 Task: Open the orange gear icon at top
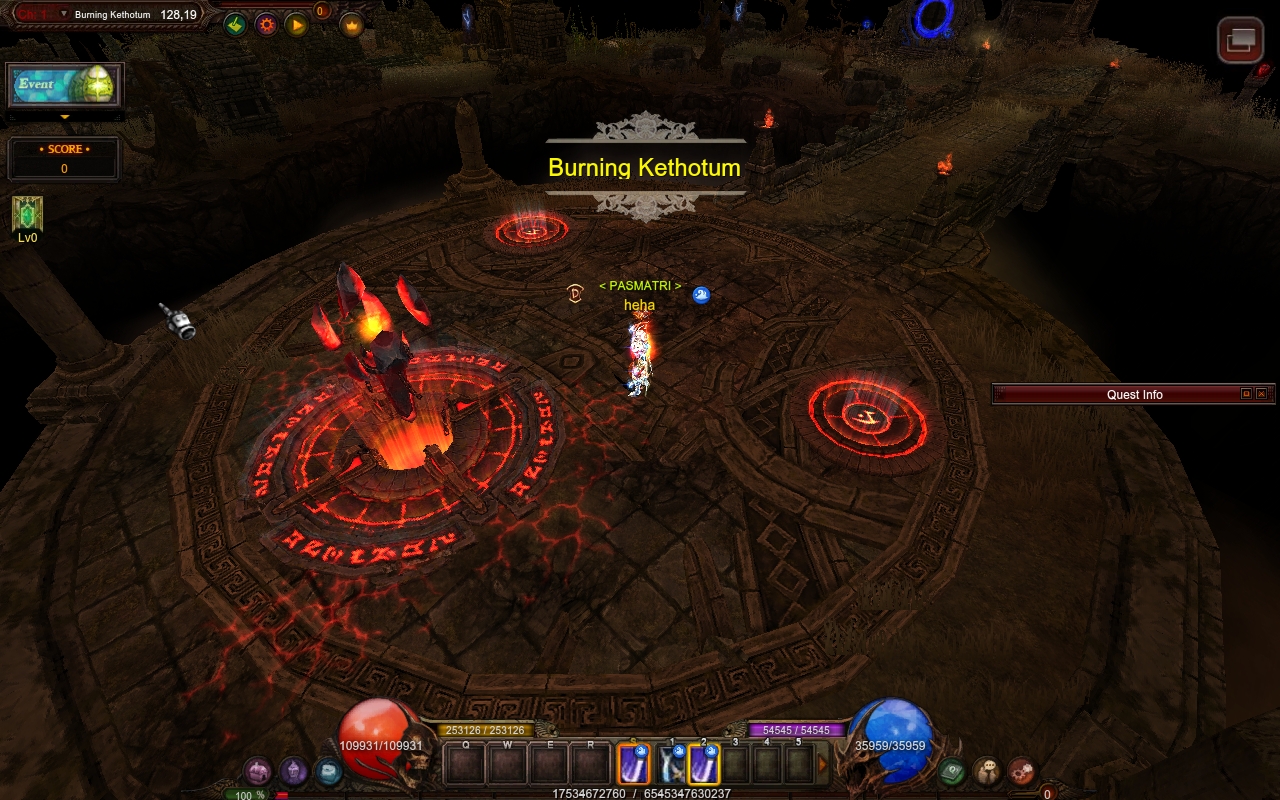coord(266,25)
